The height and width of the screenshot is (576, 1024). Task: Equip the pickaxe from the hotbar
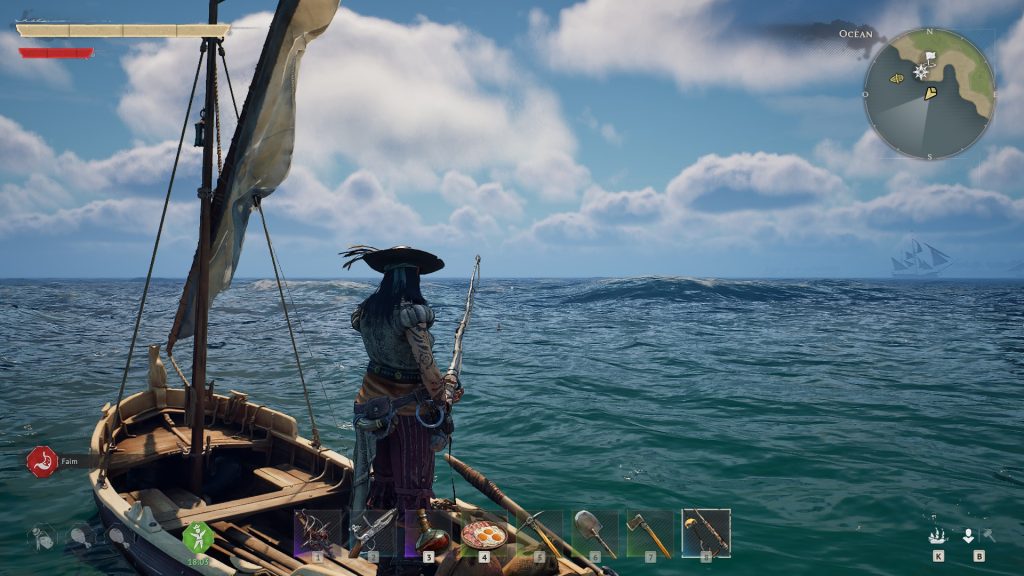tap(539, 532)
